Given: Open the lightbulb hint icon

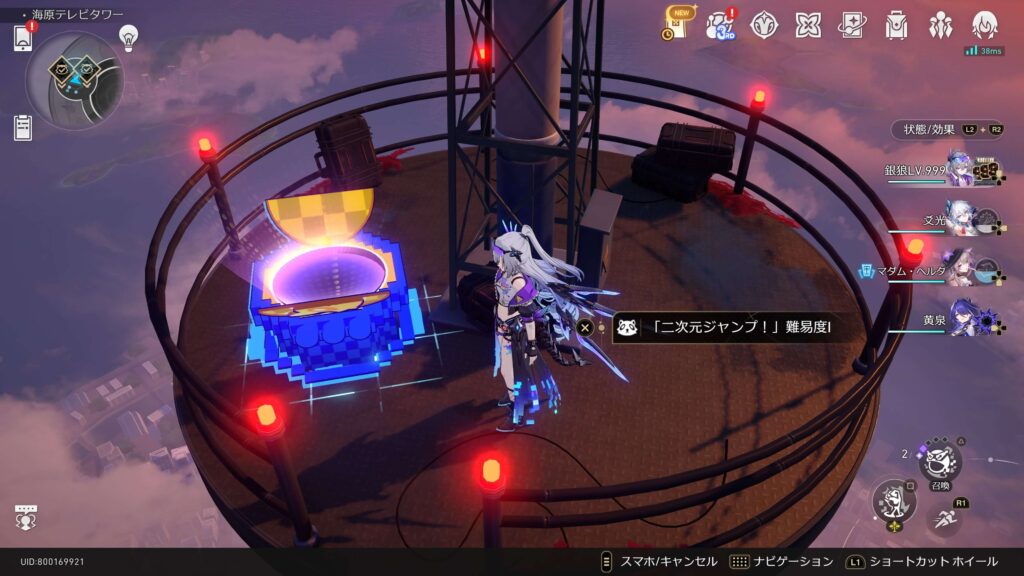Looking at the screenshot, I should pyautogui.click(x=128, y=37).
